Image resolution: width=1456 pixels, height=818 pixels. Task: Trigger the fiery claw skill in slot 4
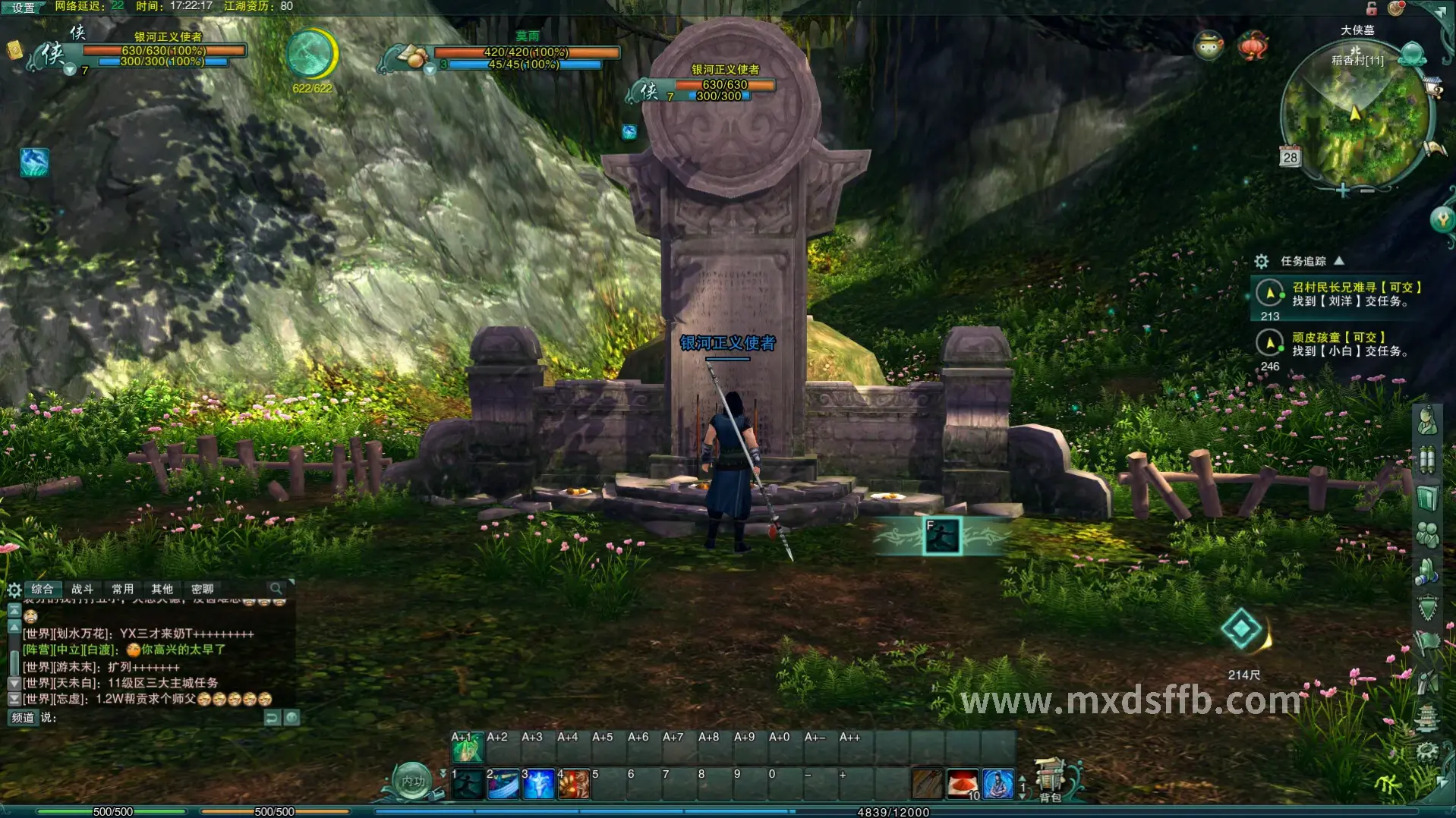pos(574,785)
